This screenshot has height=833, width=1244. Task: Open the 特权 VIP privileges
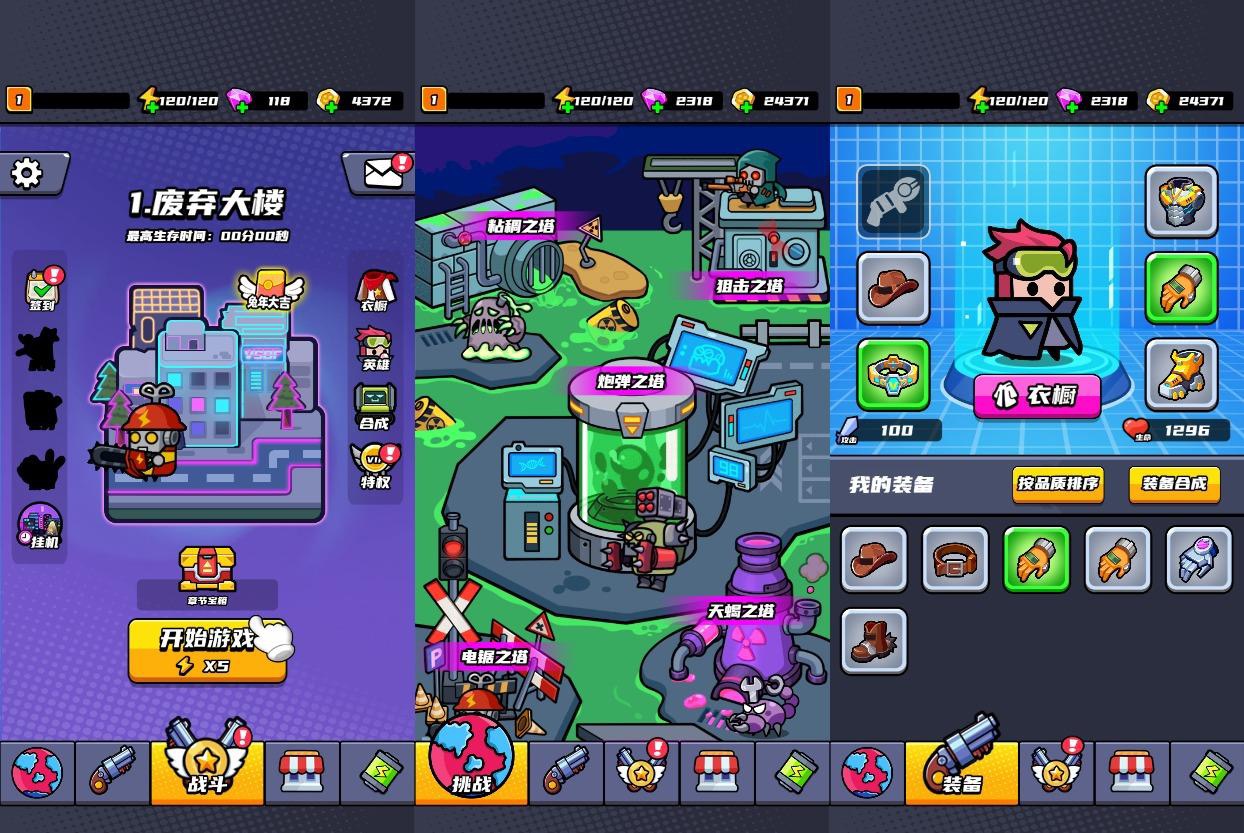pyautogui.click(x=375, y=466)
